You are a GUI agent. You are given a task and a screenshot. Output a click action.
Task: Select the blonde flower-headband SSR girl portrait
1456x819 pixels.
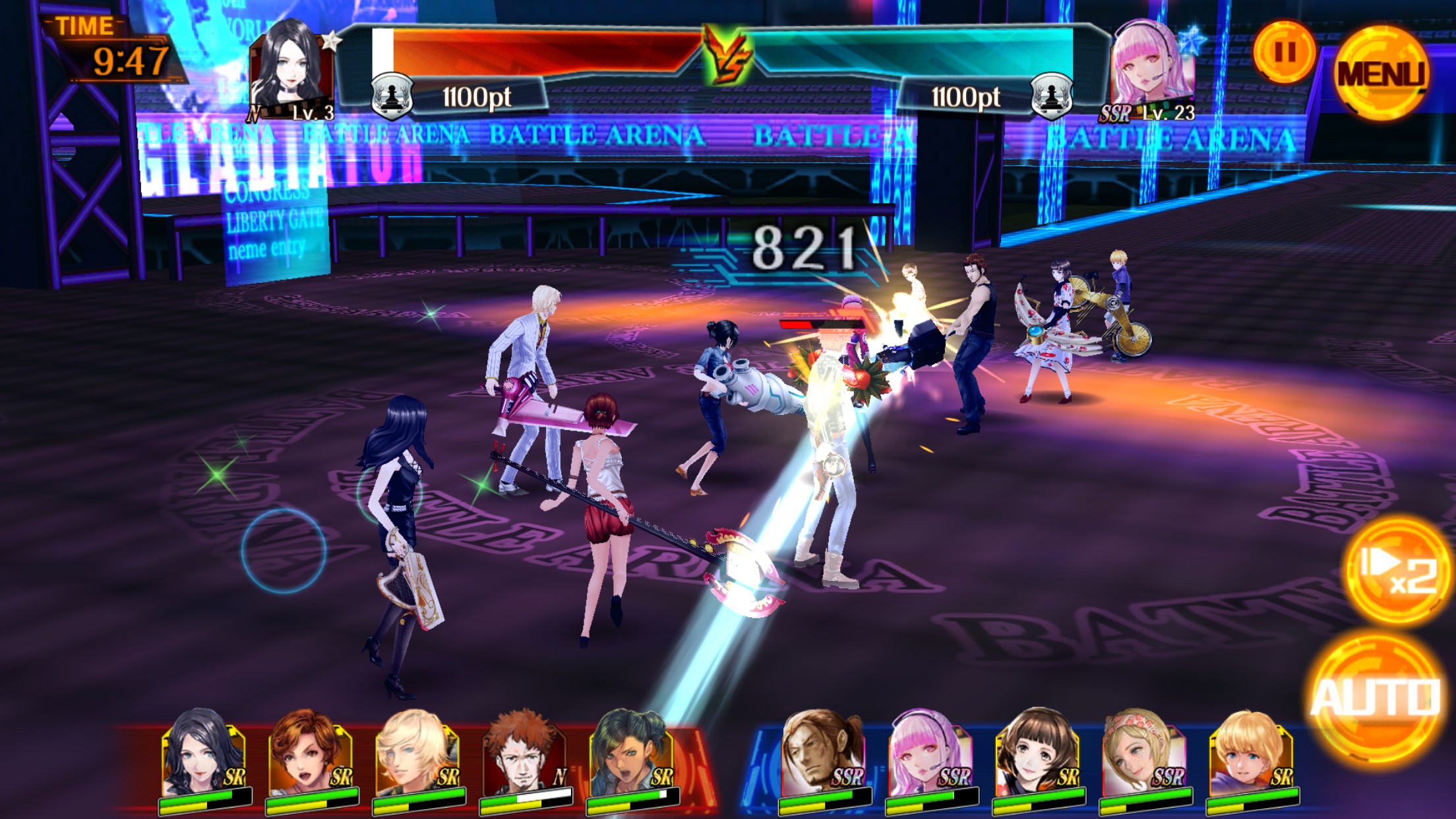tap(1143, 754)
